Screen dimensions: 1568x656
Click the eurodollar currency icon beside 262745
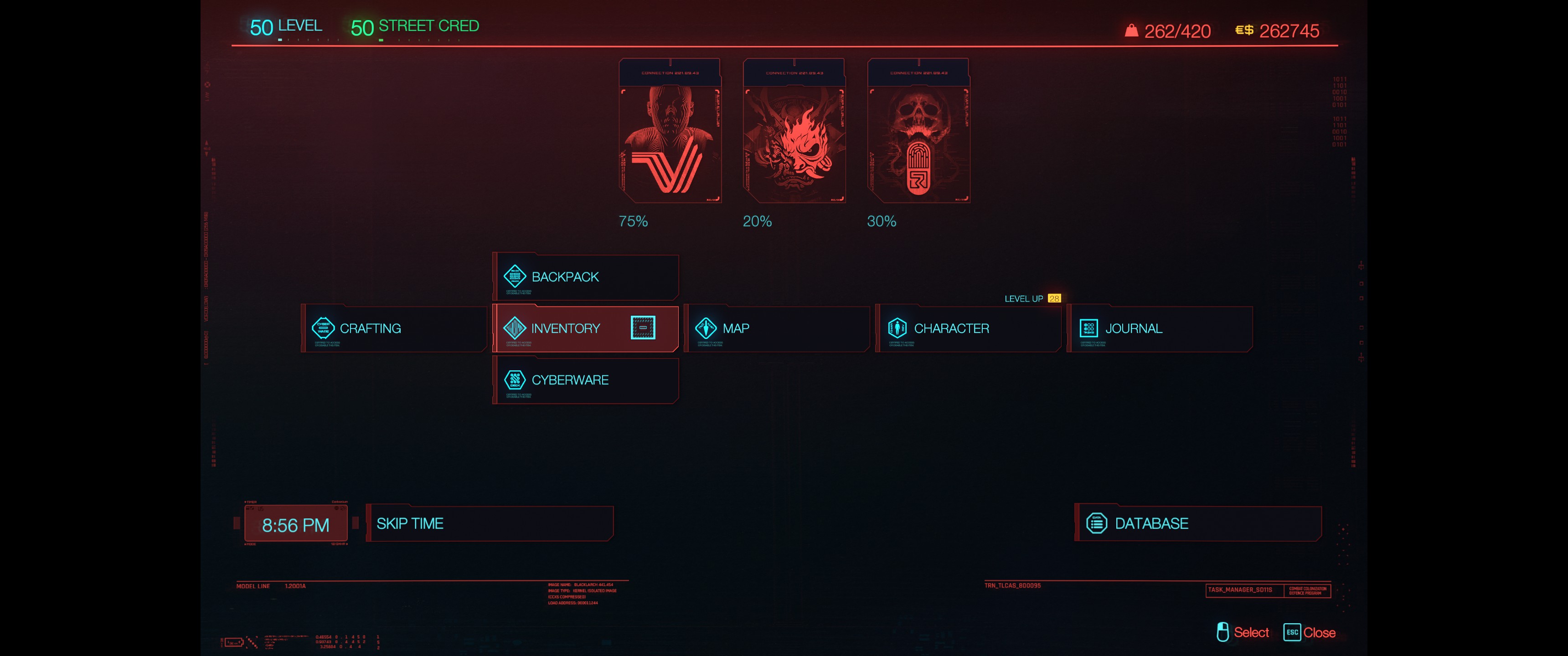point(1243,31)
